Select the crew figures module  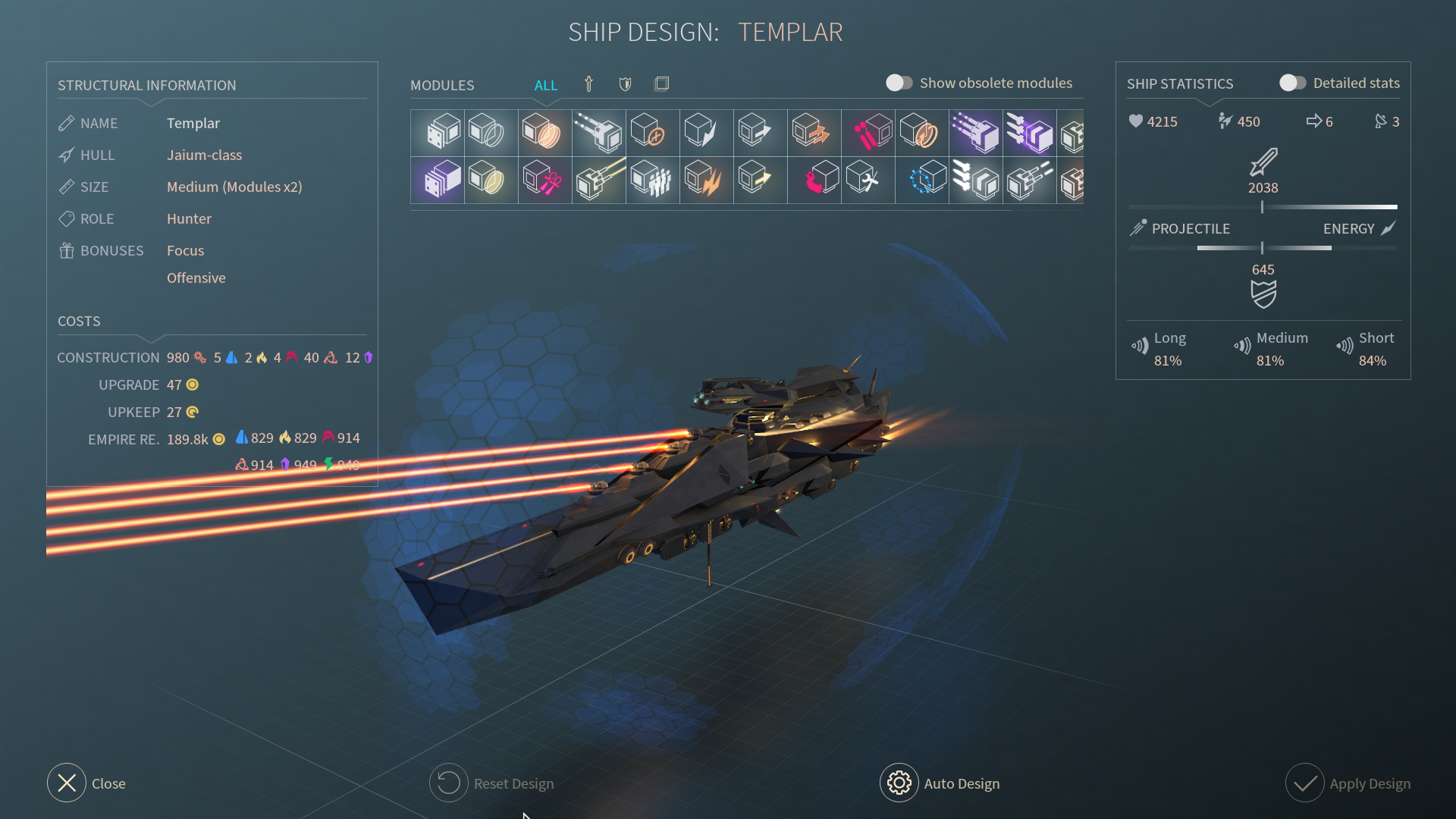tap(653, 180)
